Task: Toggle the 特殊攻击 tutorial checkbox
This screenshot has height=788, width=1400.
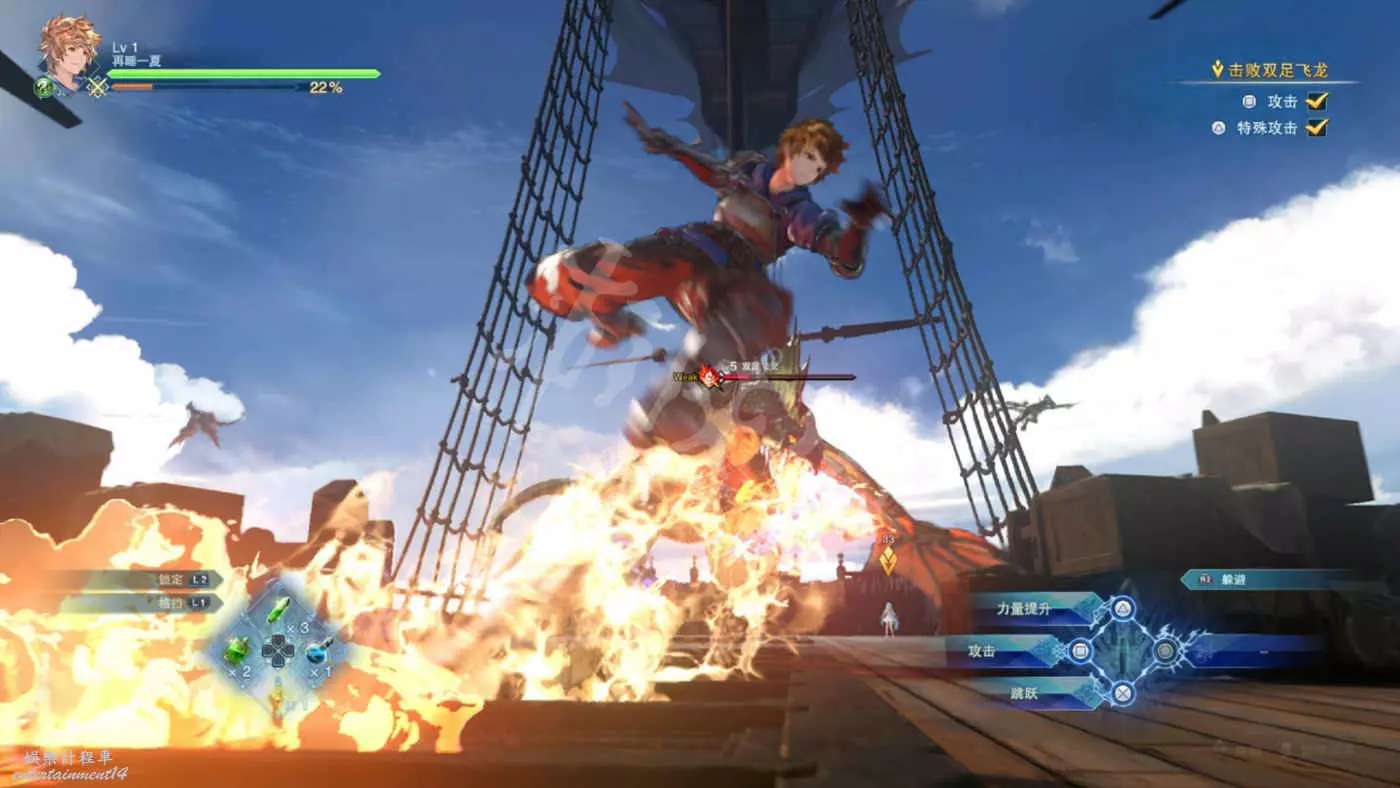Action: [1317, 127]
